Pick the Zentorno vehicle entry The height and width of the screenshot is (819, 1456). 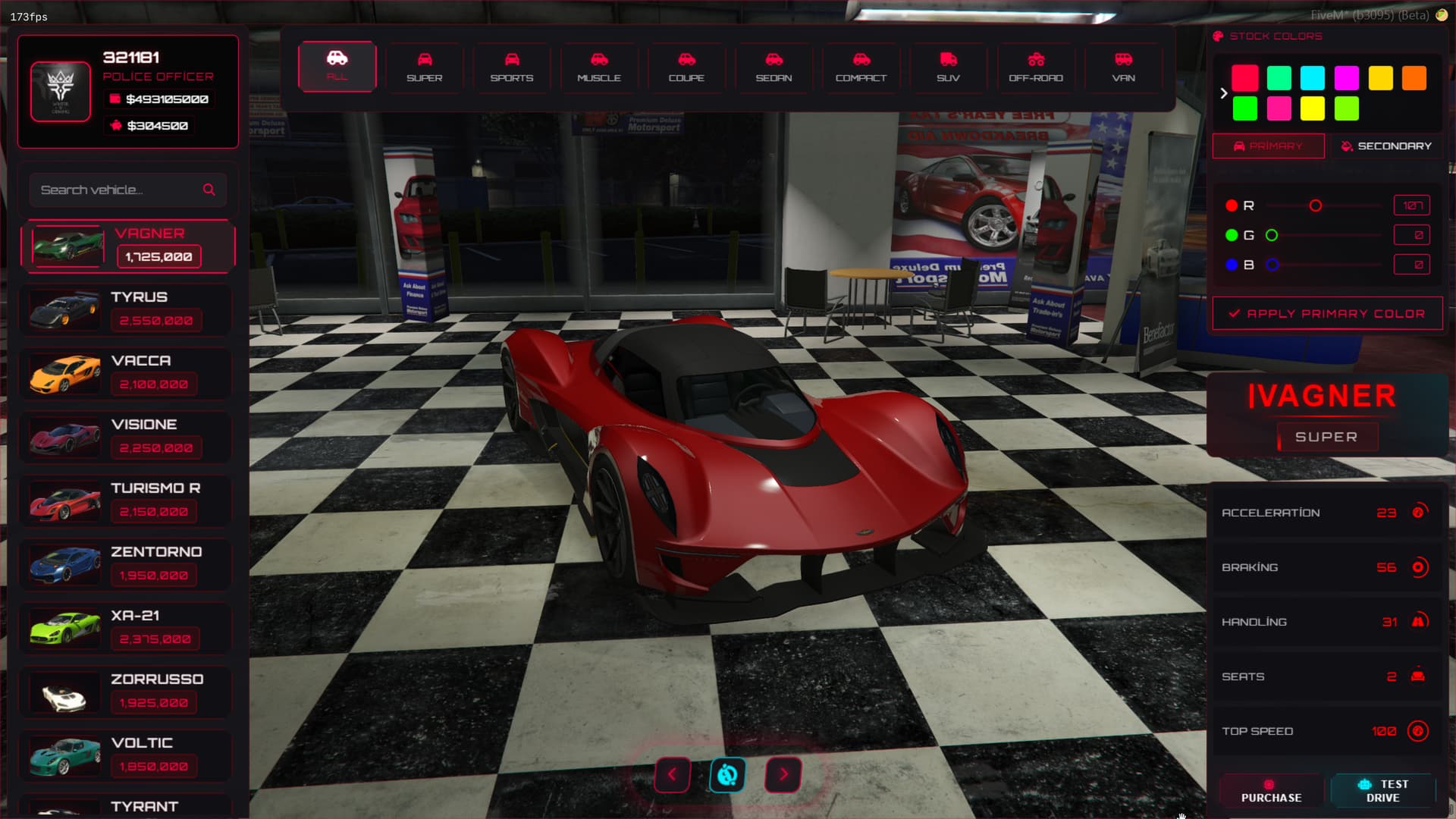coord(127,564)
